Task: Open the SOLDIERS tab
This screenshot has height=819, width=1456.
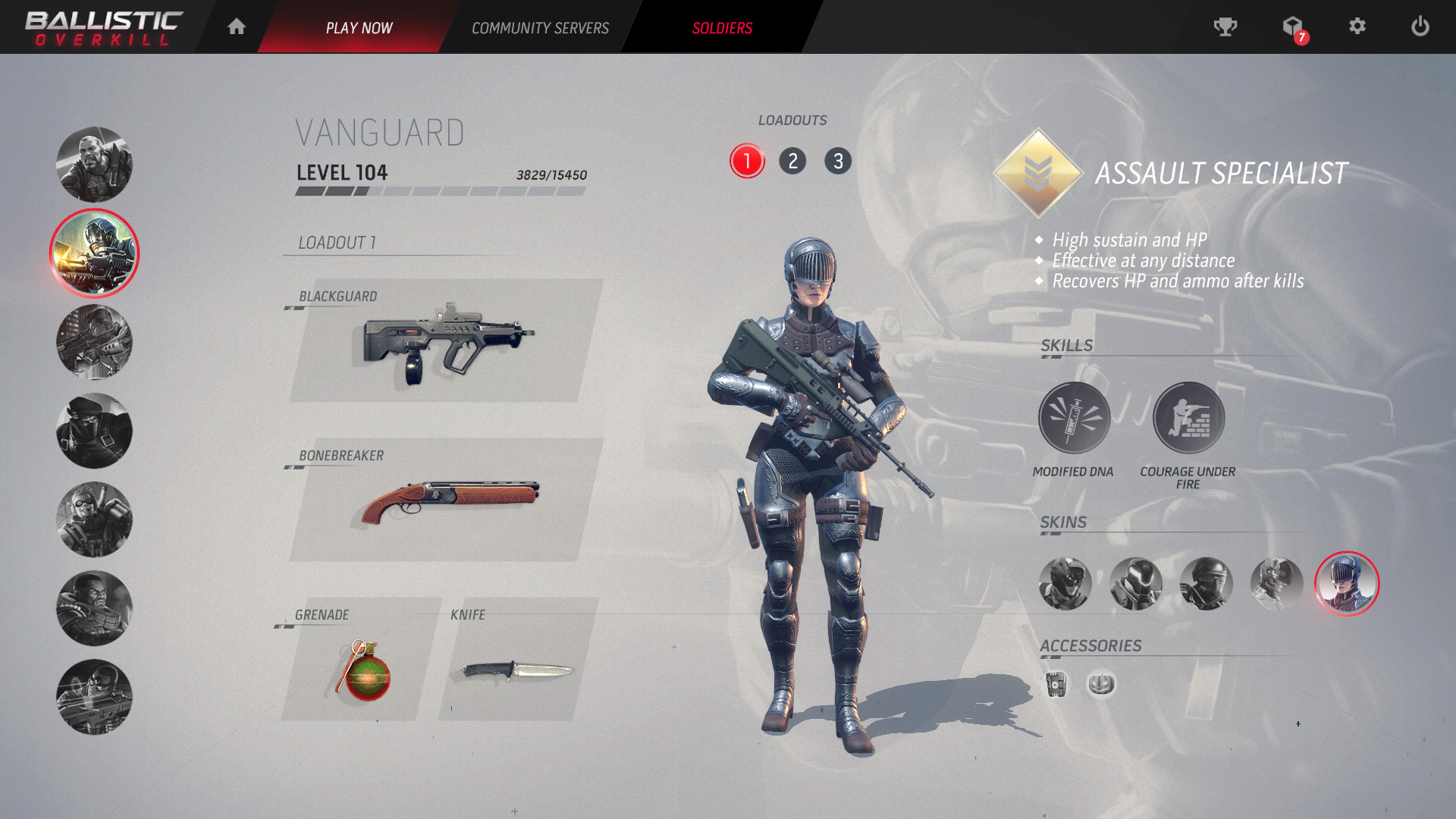Action: click(x=721, y=28)
